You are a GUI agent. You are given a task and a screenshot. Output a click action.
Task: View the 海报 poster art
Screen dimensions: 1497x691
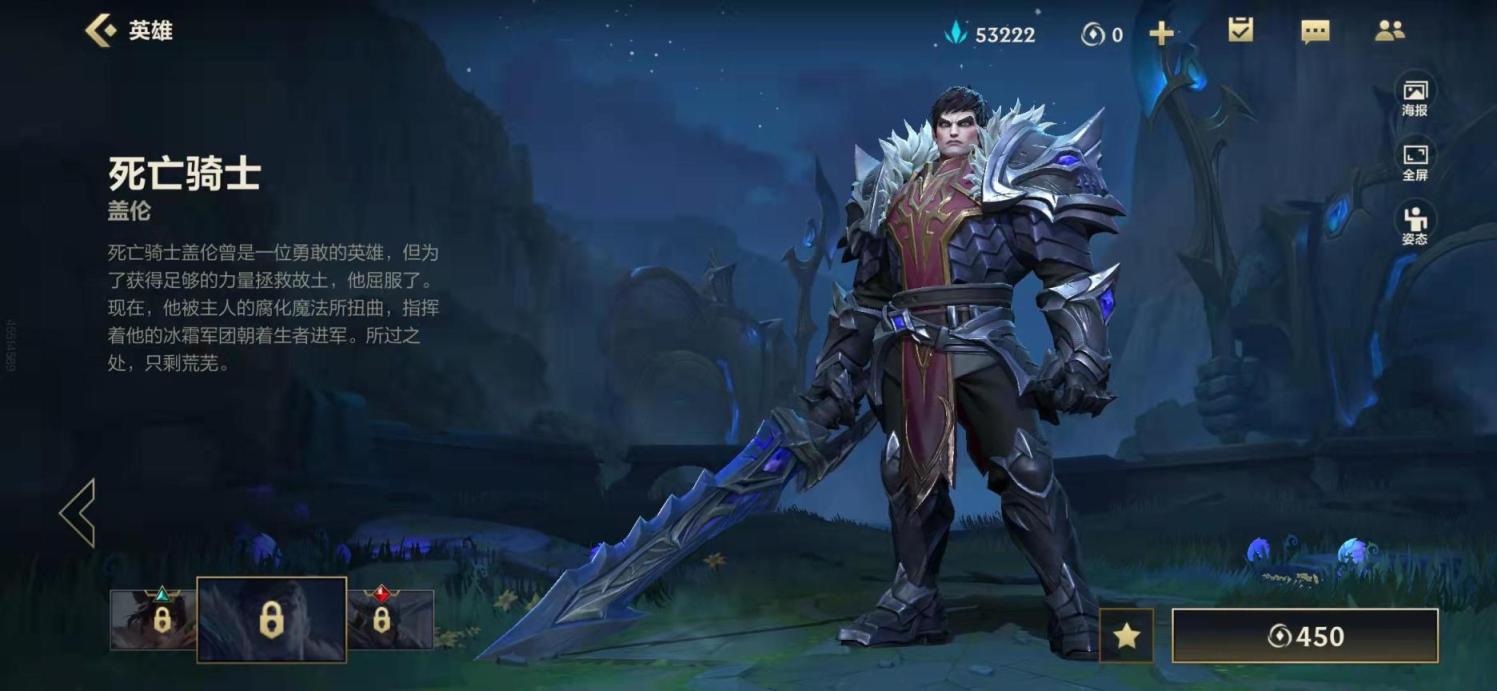pyautogui.click(x=1414, y=96)
